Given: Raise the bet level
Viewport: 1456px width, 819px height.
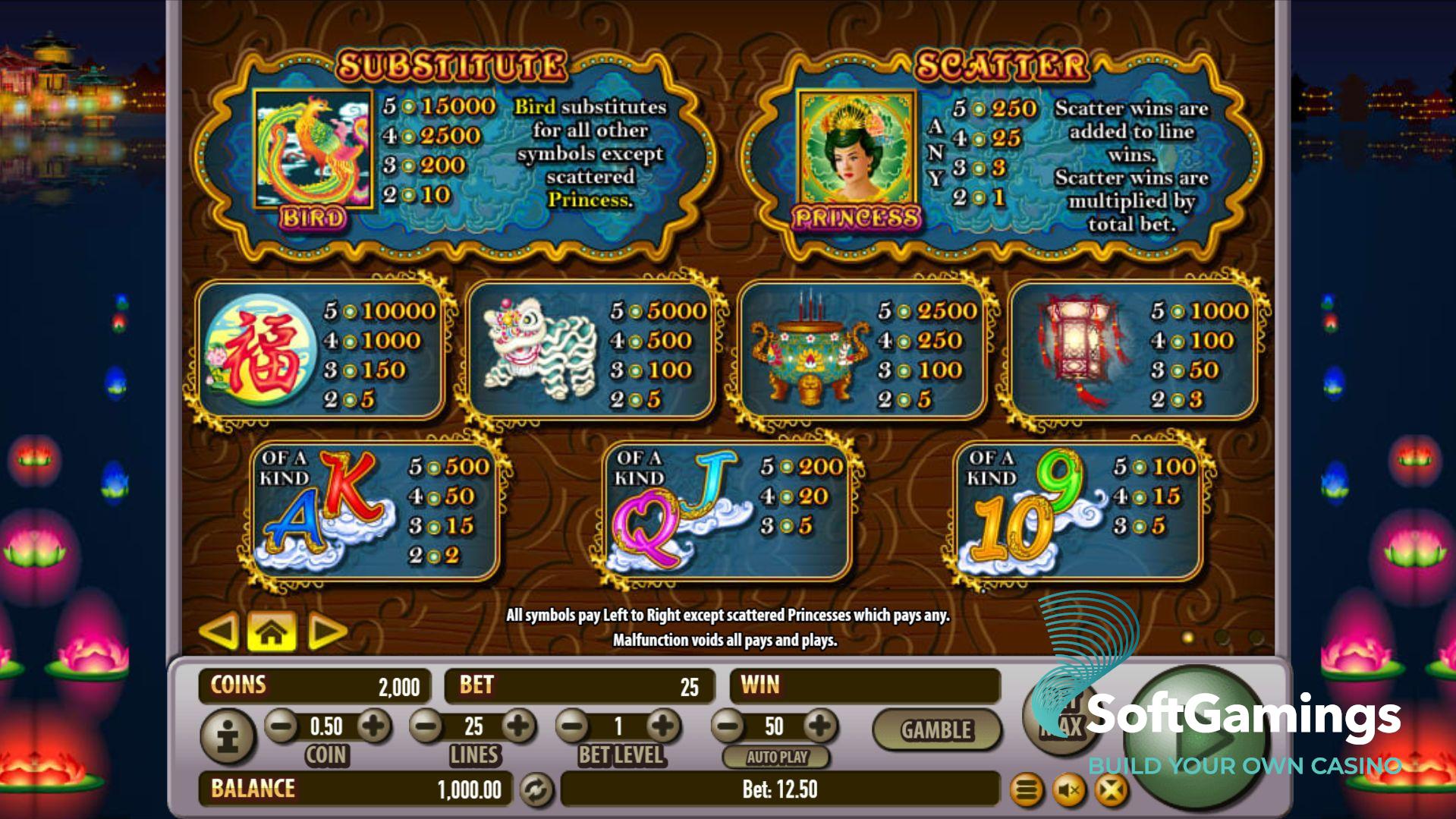Looking at the screenshot, I should (x=663, y=726).
